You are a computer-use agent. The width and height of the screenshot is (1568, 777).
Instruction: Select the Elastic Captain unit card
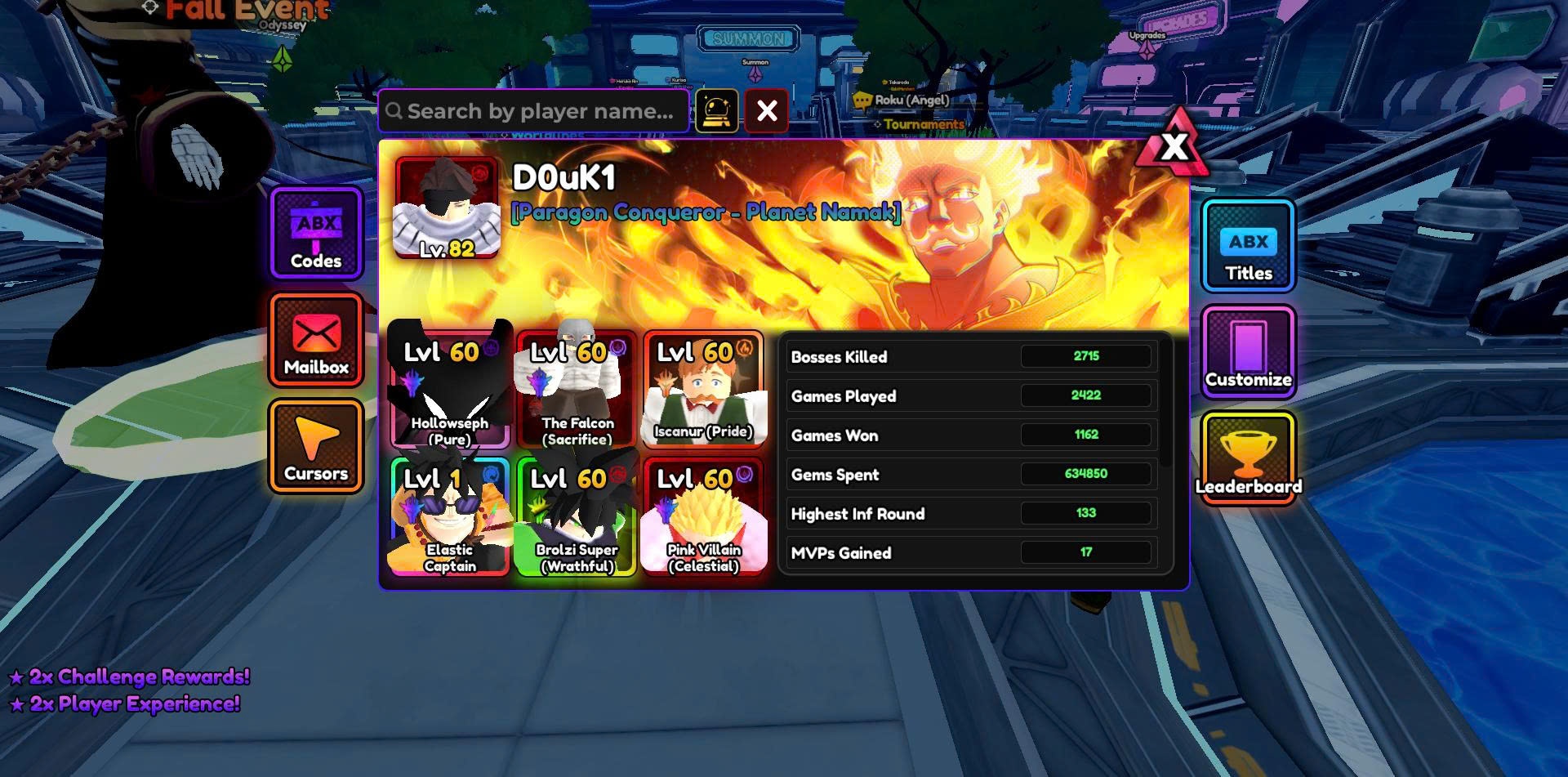[449, 516]
